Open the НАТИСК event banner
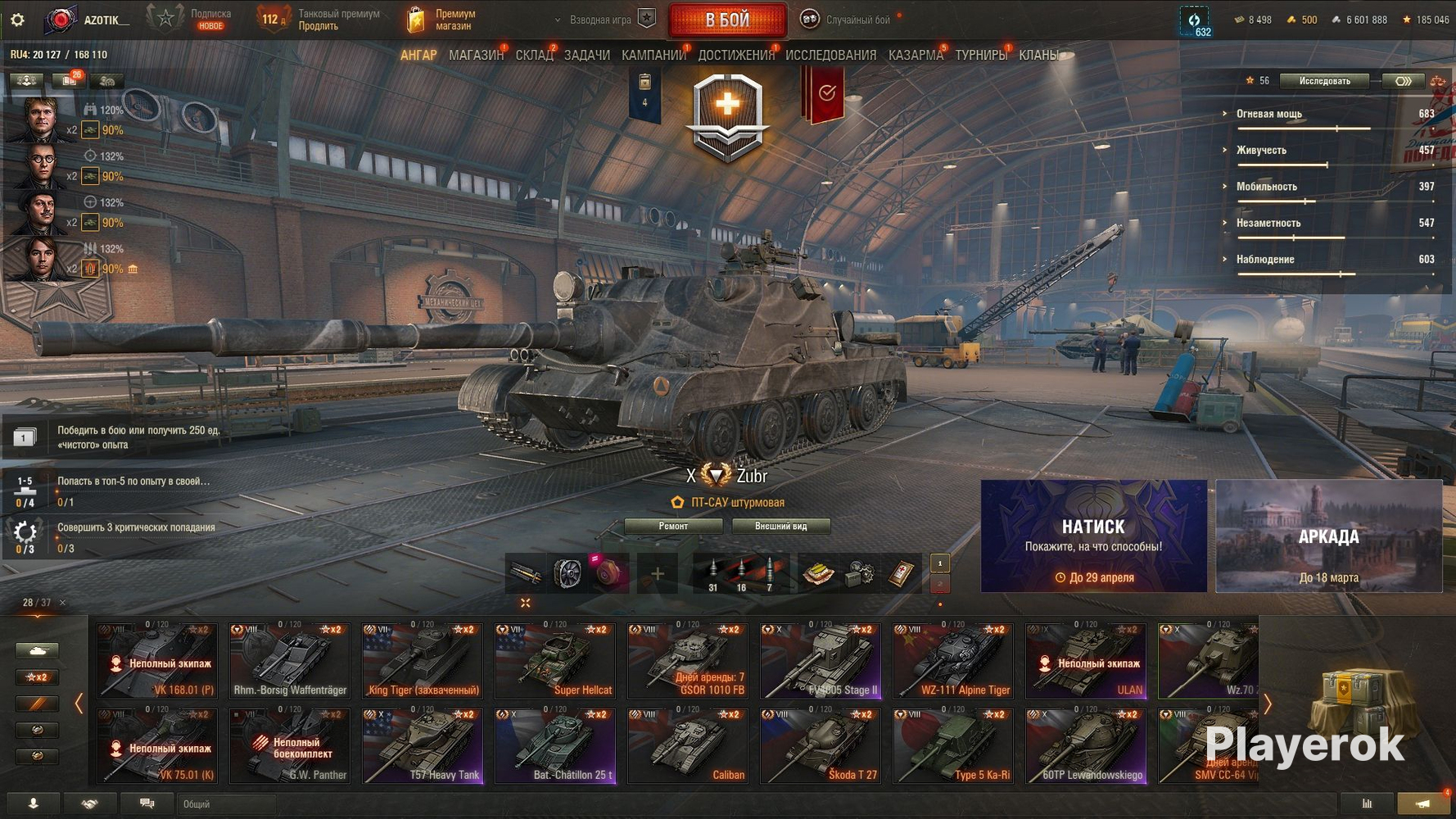The width and height of the screenshot is (1456, 819). tap(1093, 536)
